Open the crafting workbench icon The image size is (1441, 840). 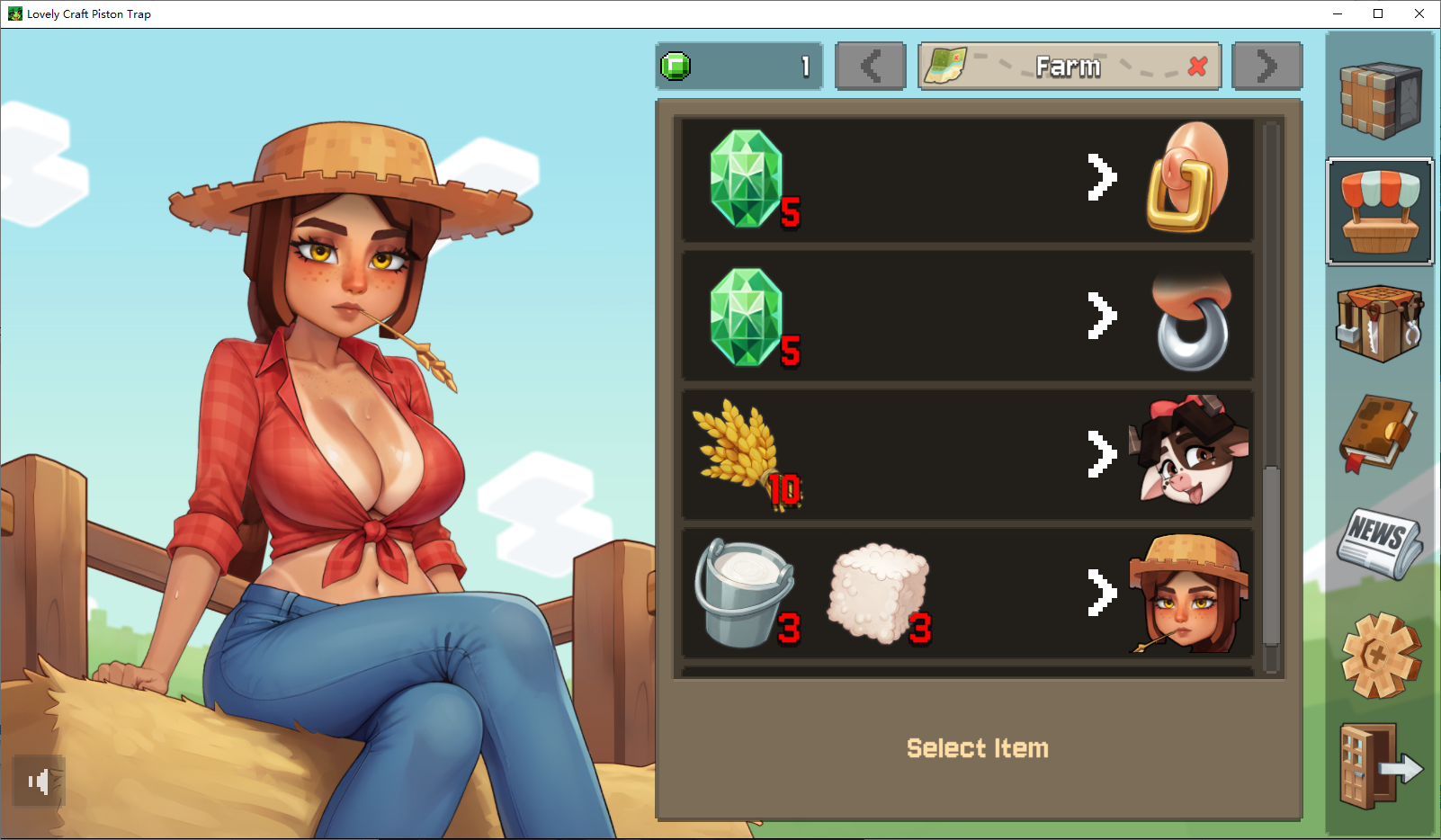[x=1380, y=323]
